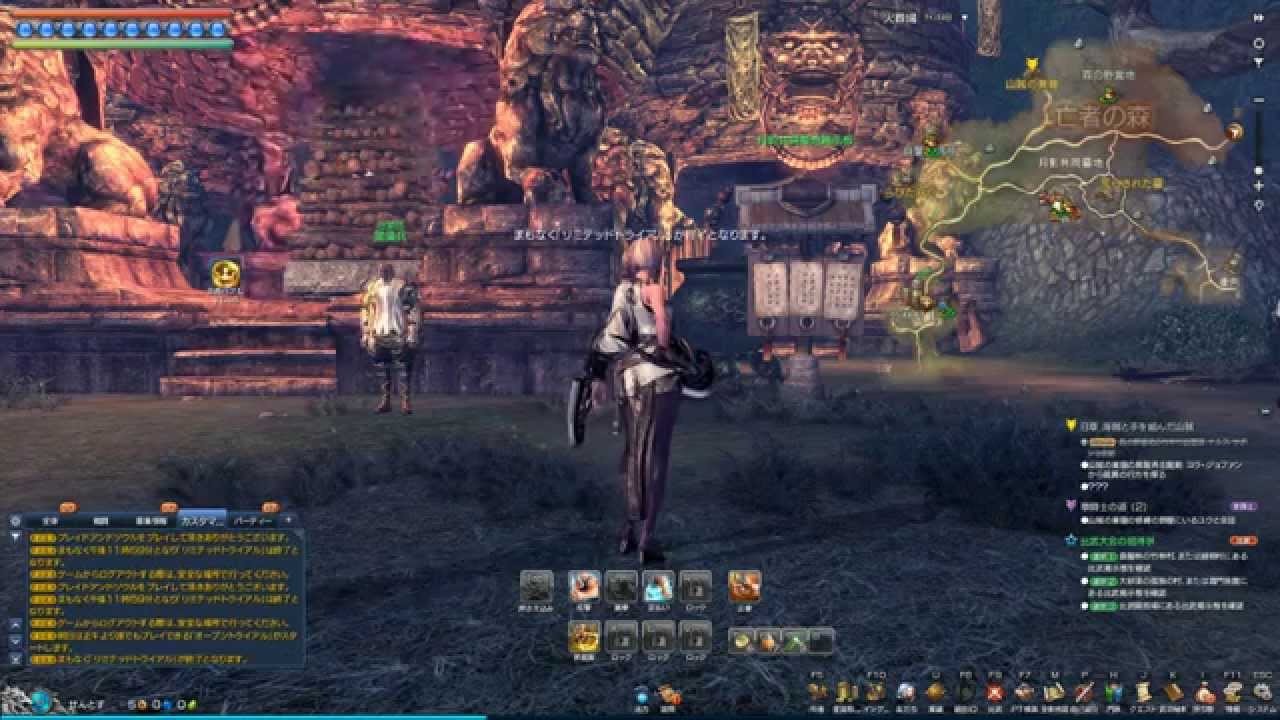Viewport: 1280px width, 720px height.
Task: Add a new chat tab with plus button
Action: (289, 520)
